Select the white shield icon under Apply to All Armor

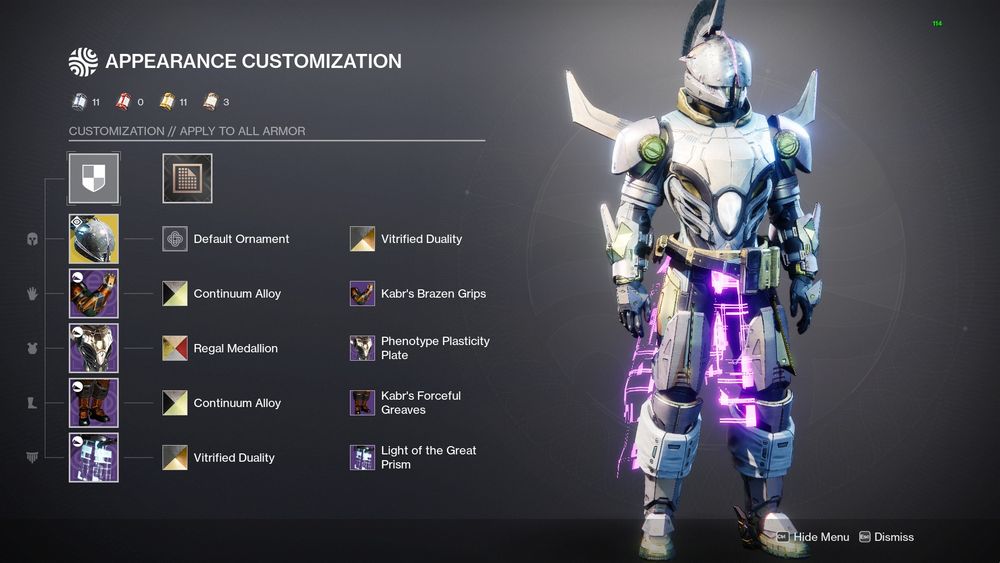94,178
